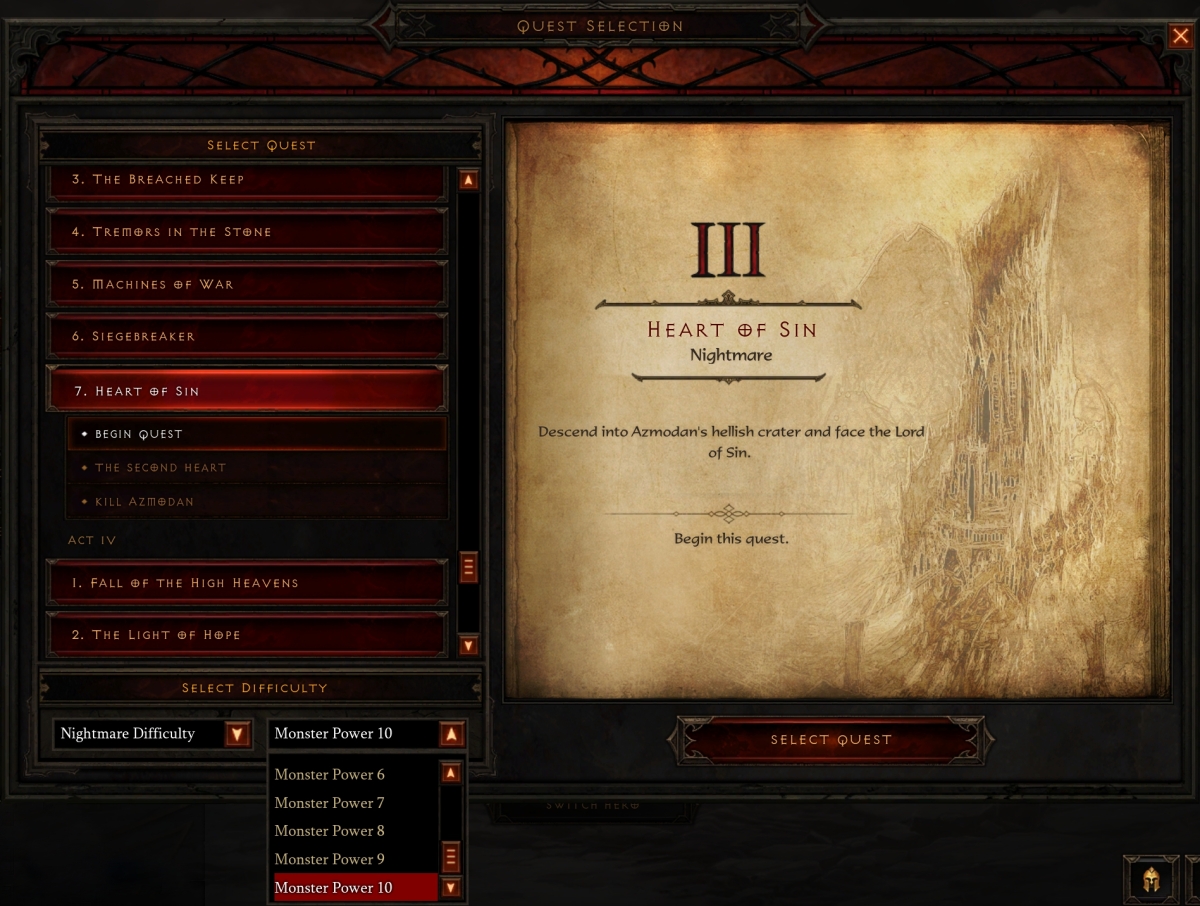1200x906 pixels.
Task: Choose the Begin Quest step
Action: [256, 434]
